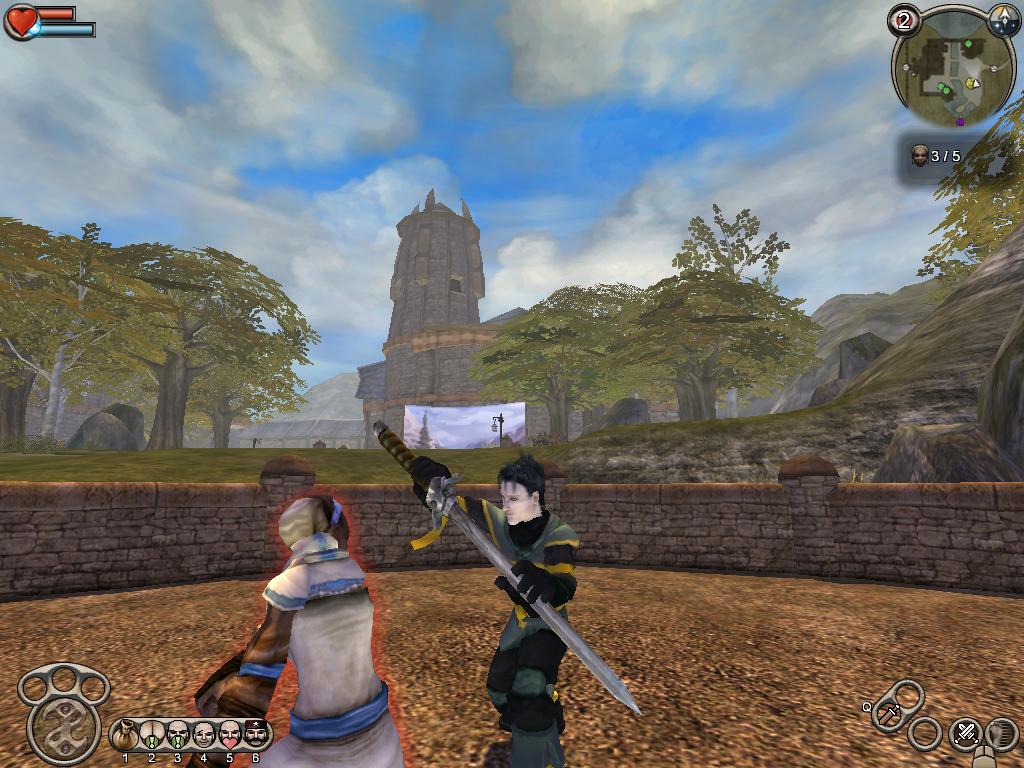Choose the single sword weapon icon
Screen dimensions: 1024x768
coord(889,714)
